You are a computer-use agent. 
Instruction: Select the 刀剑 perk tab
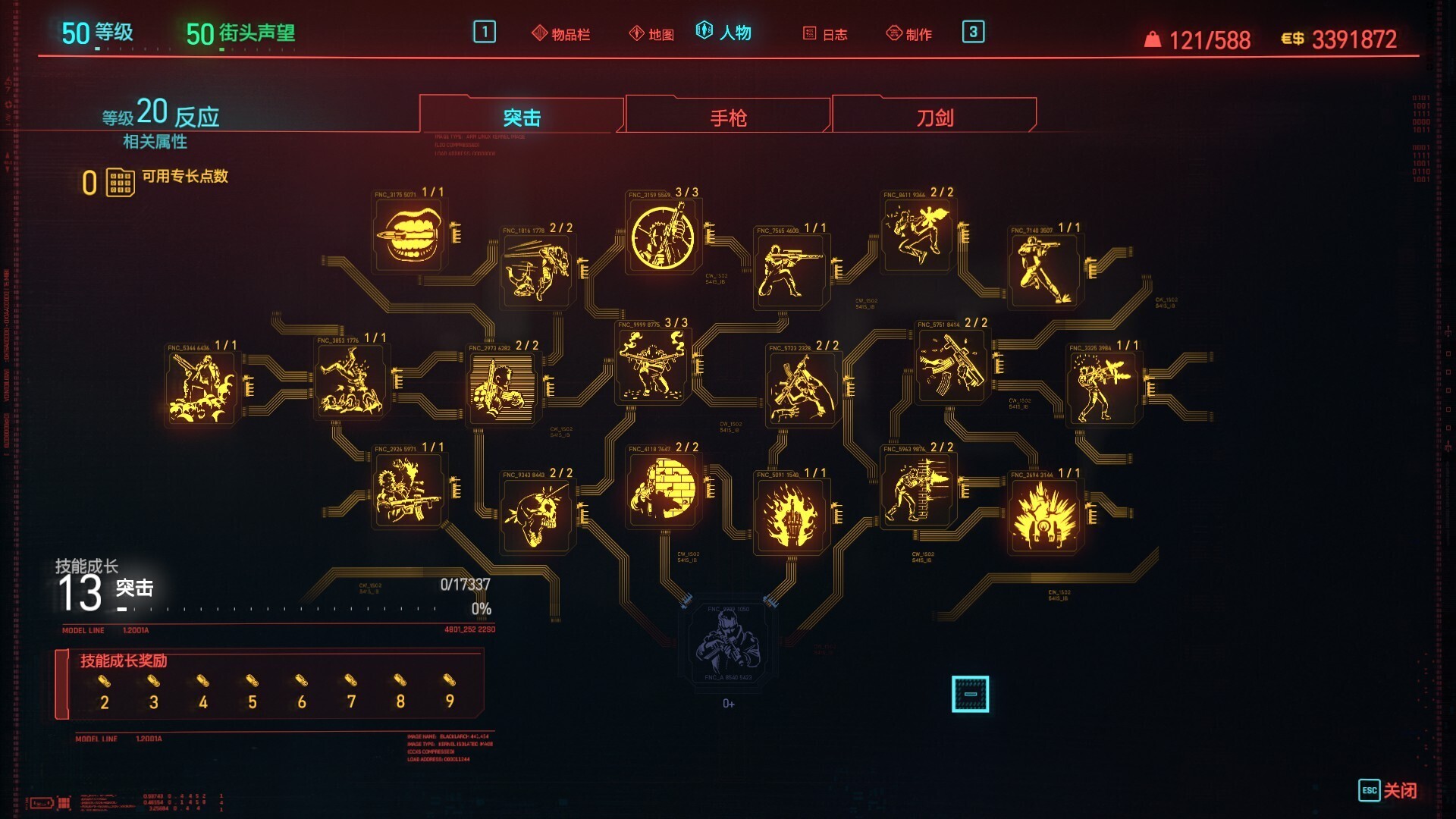pyautogui.click(x=934, y=118)
